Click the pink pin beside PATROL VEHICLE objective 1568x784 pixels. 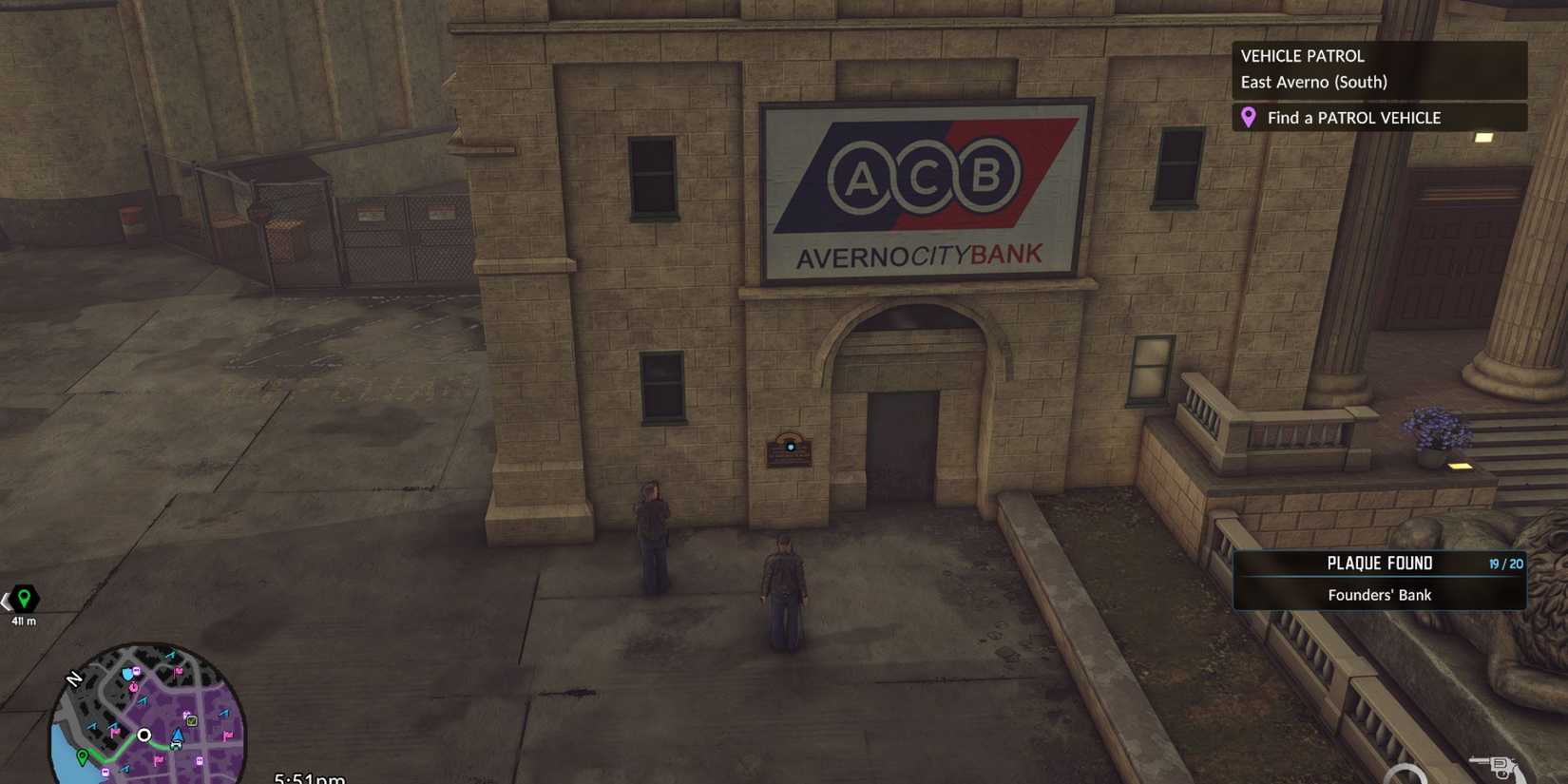(x=1250, y=118)
